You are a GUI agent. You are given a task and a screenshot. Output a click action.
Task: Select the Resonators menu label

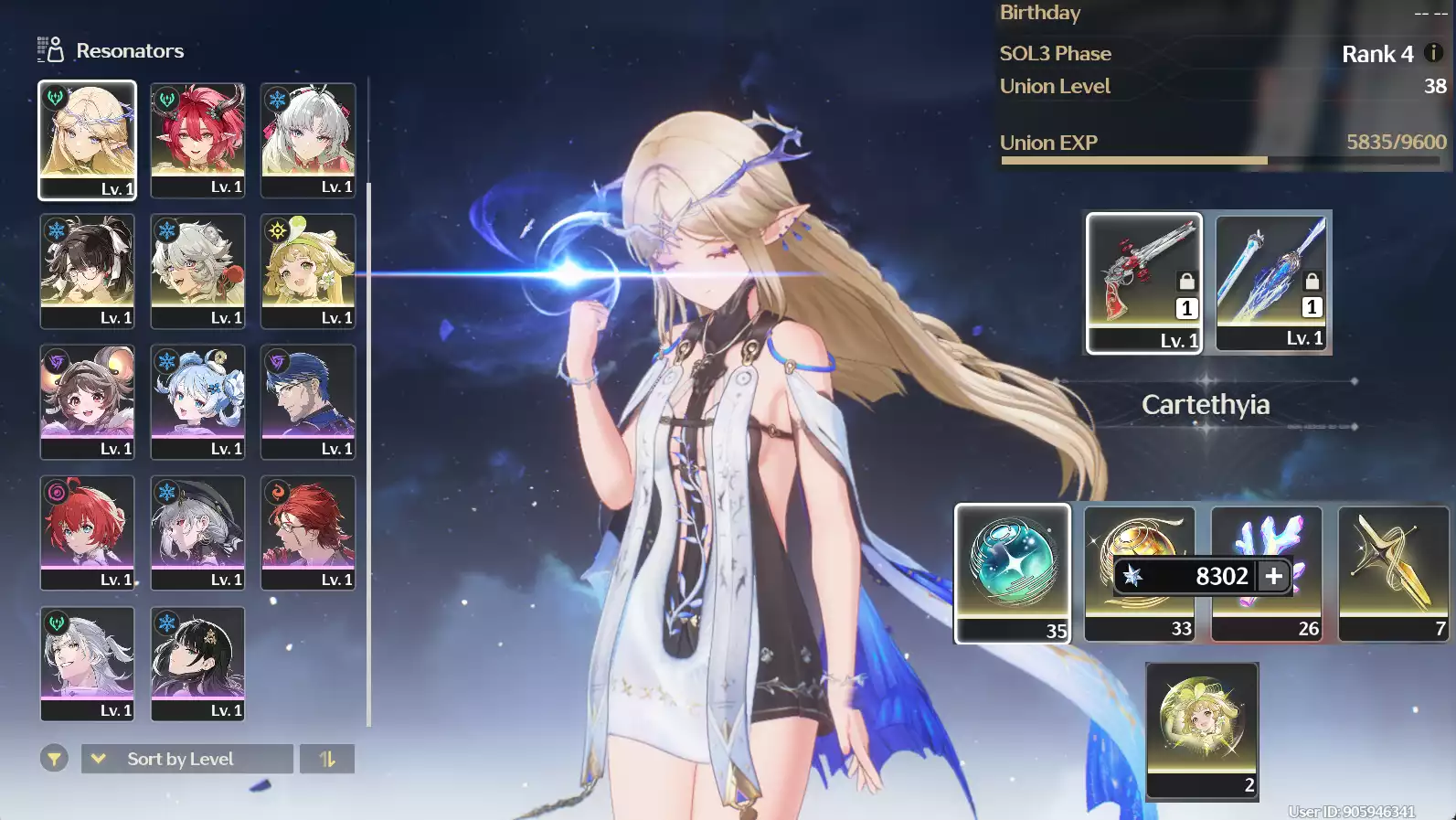click(131, 50)
